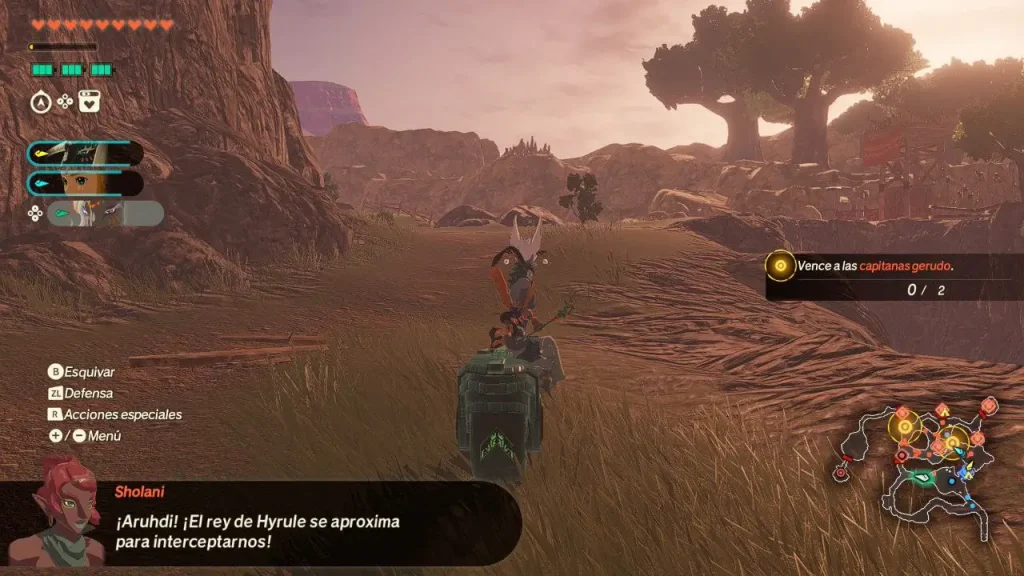Open the heart container item icon
This screenshot has width=1024, height=576.
[x=89, y=101]
